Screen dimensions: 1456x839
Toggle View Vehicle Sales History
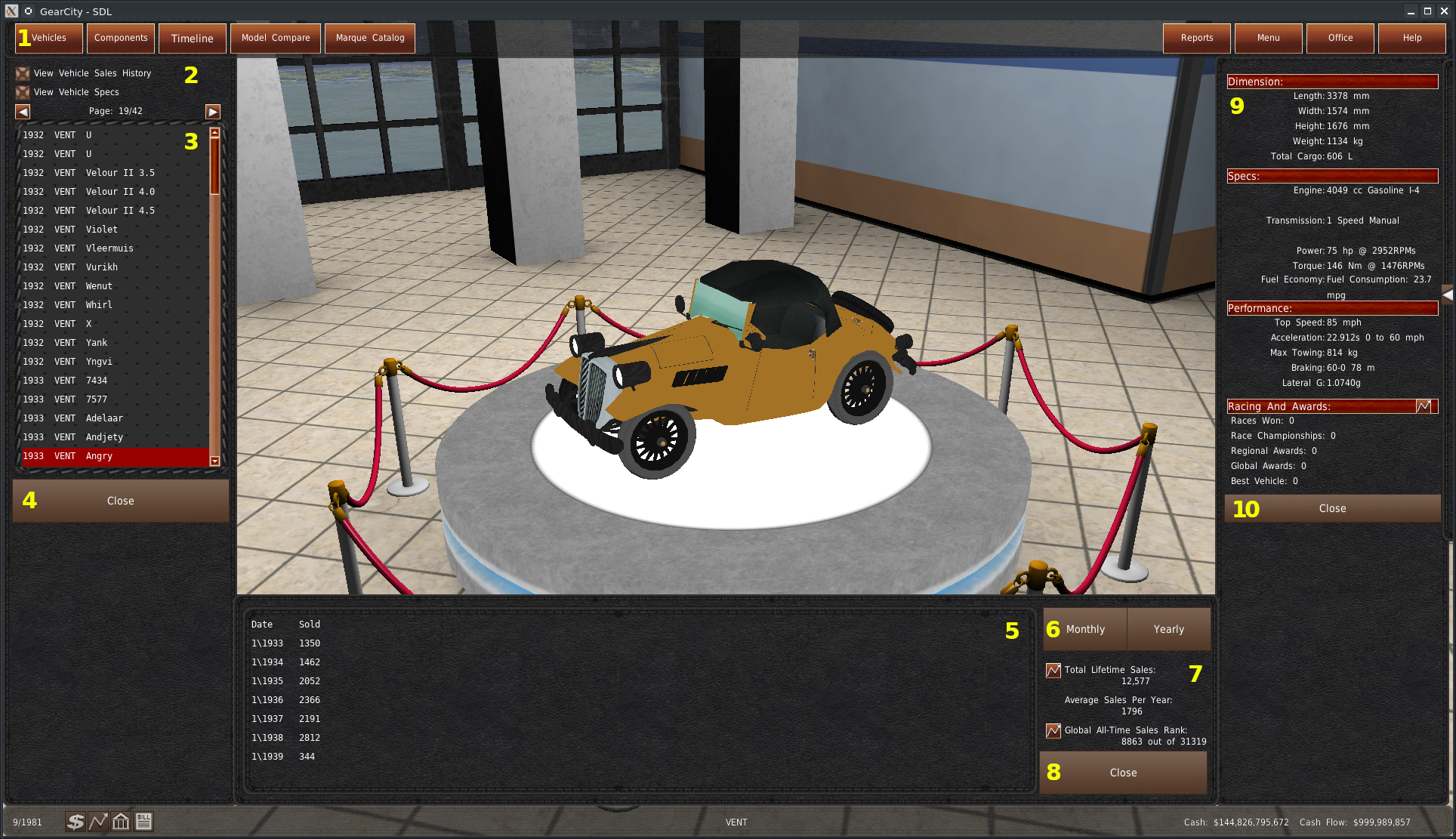[23, 73]
